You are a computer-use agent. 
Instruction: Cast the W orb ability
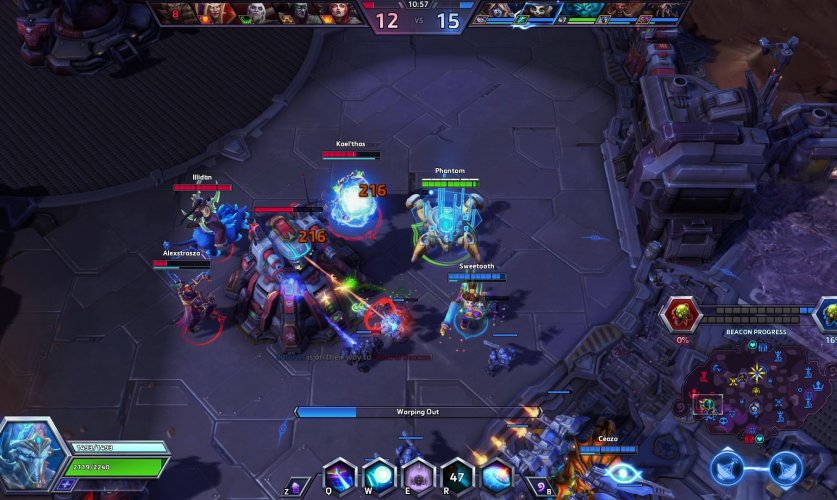[x=379, y=475]
